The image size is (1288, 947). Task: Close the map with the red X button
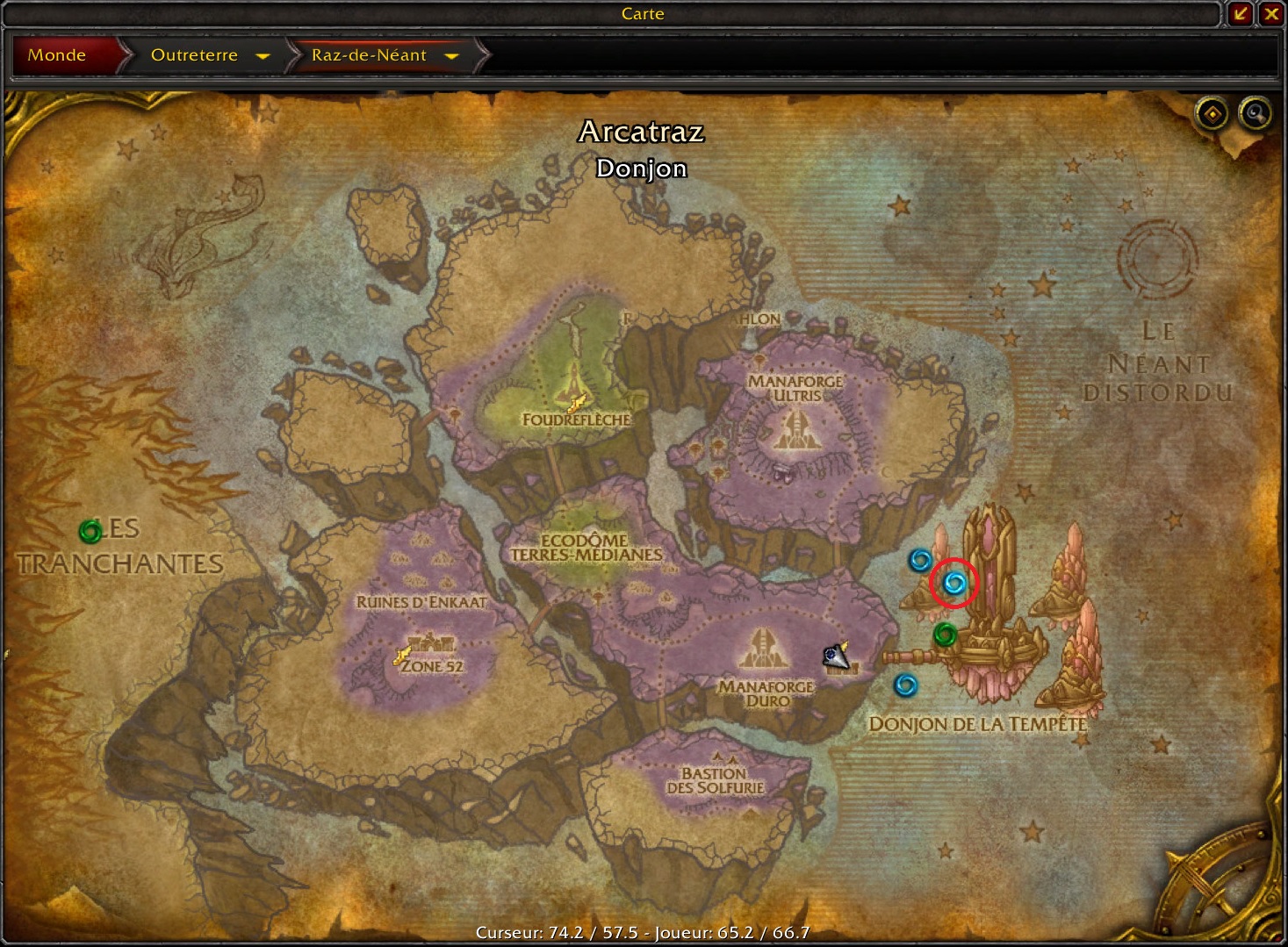click(x=1272, y=14)
